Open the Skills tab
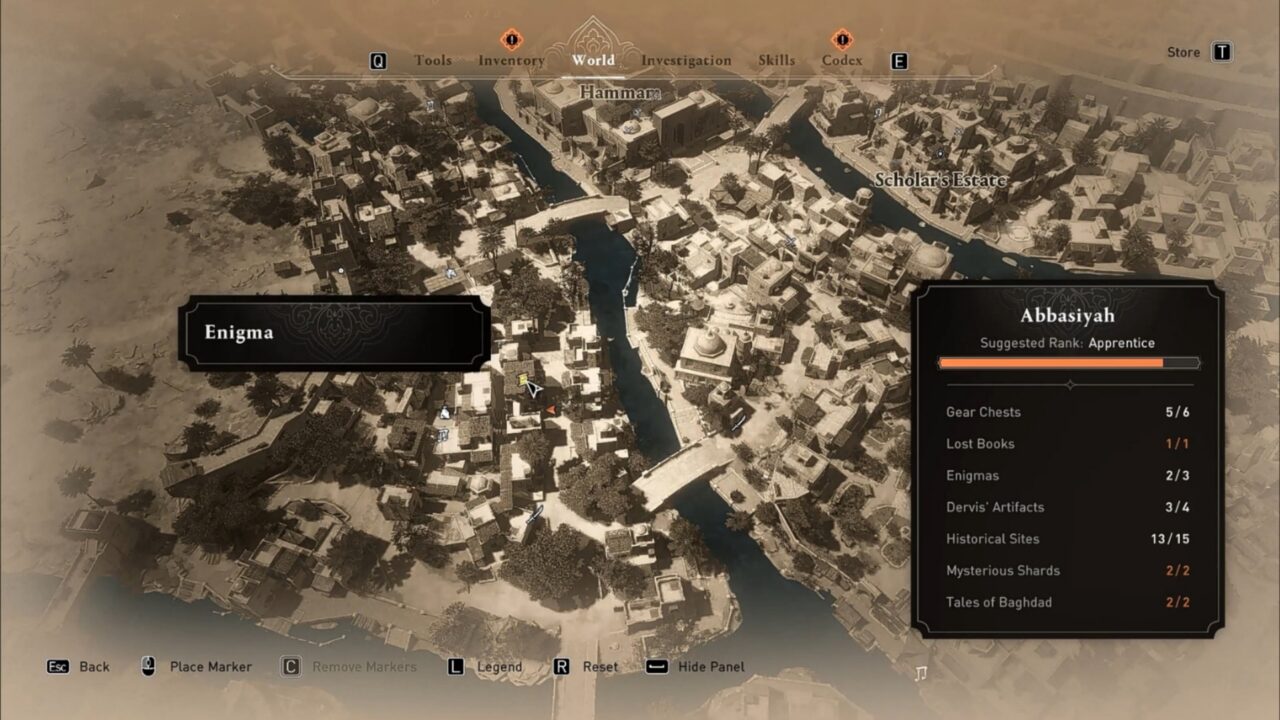 click(776, 60)
